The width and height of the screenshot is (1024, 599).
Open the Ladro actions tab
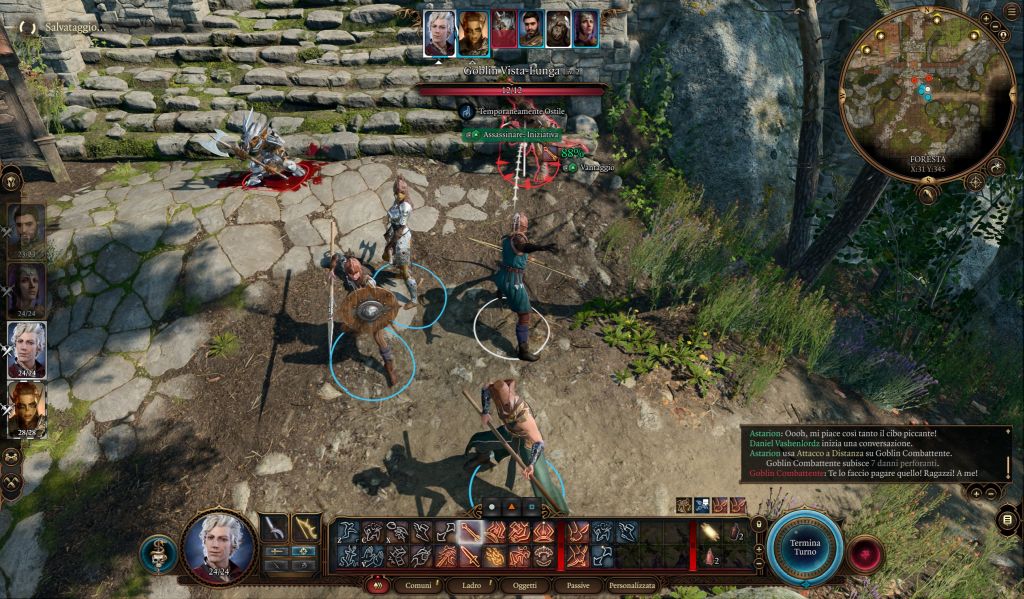(470, 585)
